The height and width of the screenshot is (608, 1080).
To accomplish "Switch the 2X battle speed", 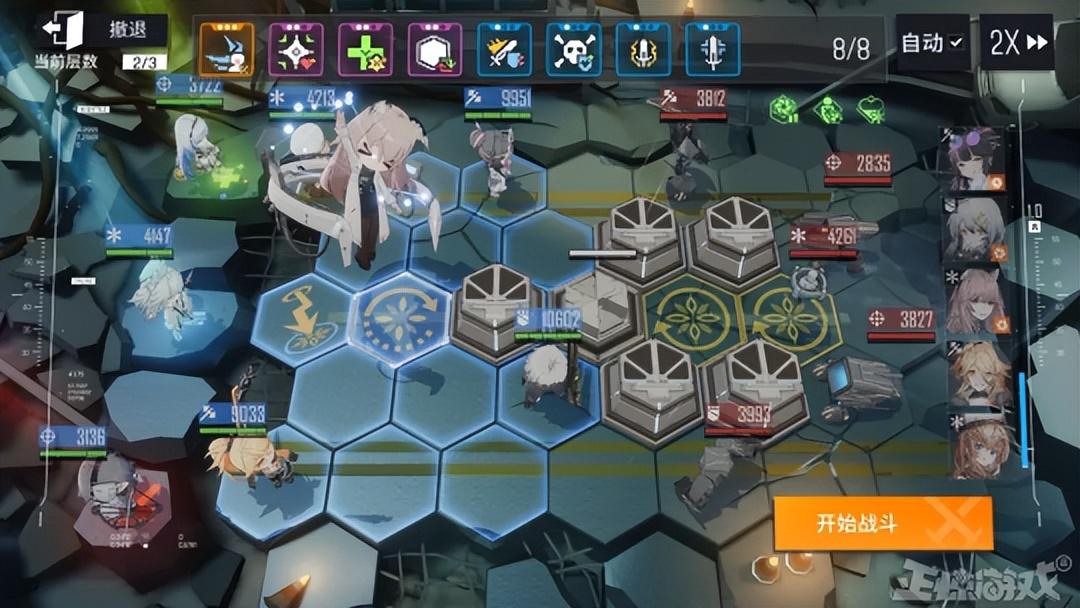I will (1018, 43).
